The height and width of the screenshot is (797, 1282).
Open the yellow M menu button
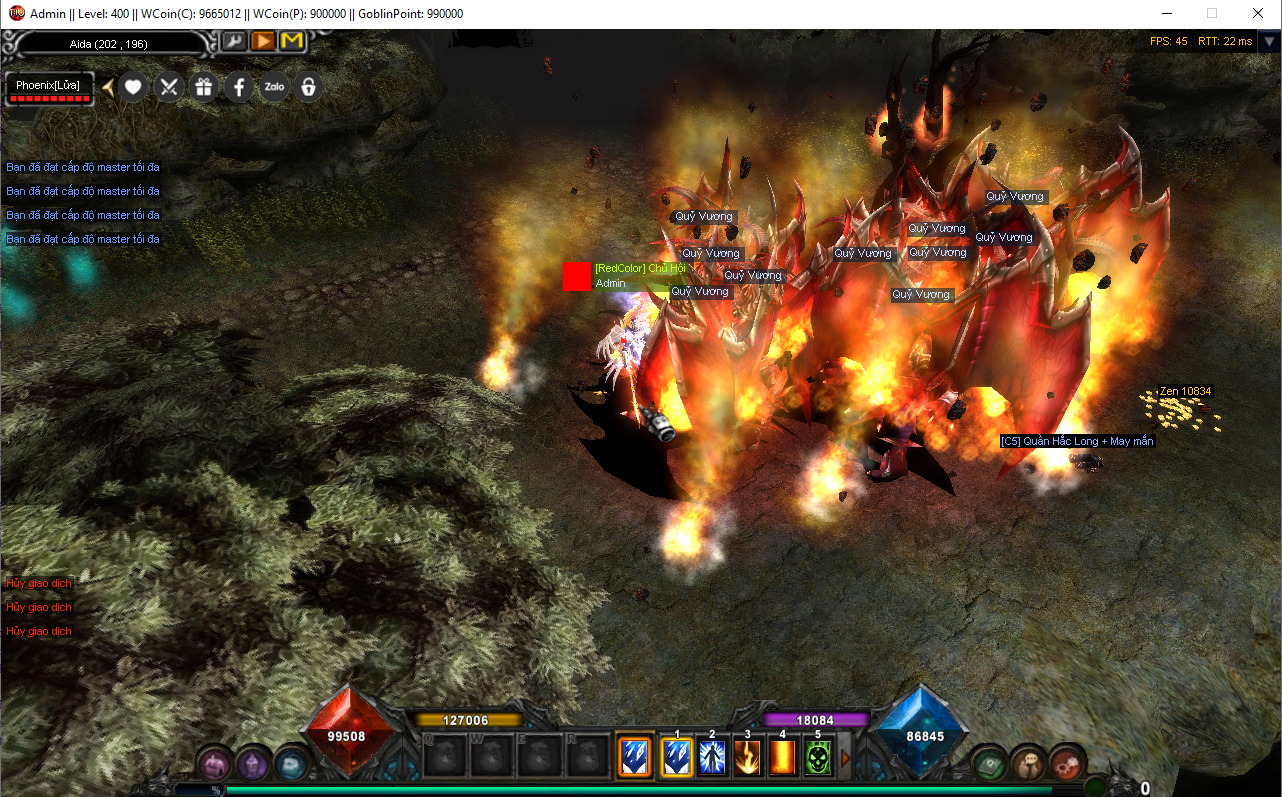point(291,41)
